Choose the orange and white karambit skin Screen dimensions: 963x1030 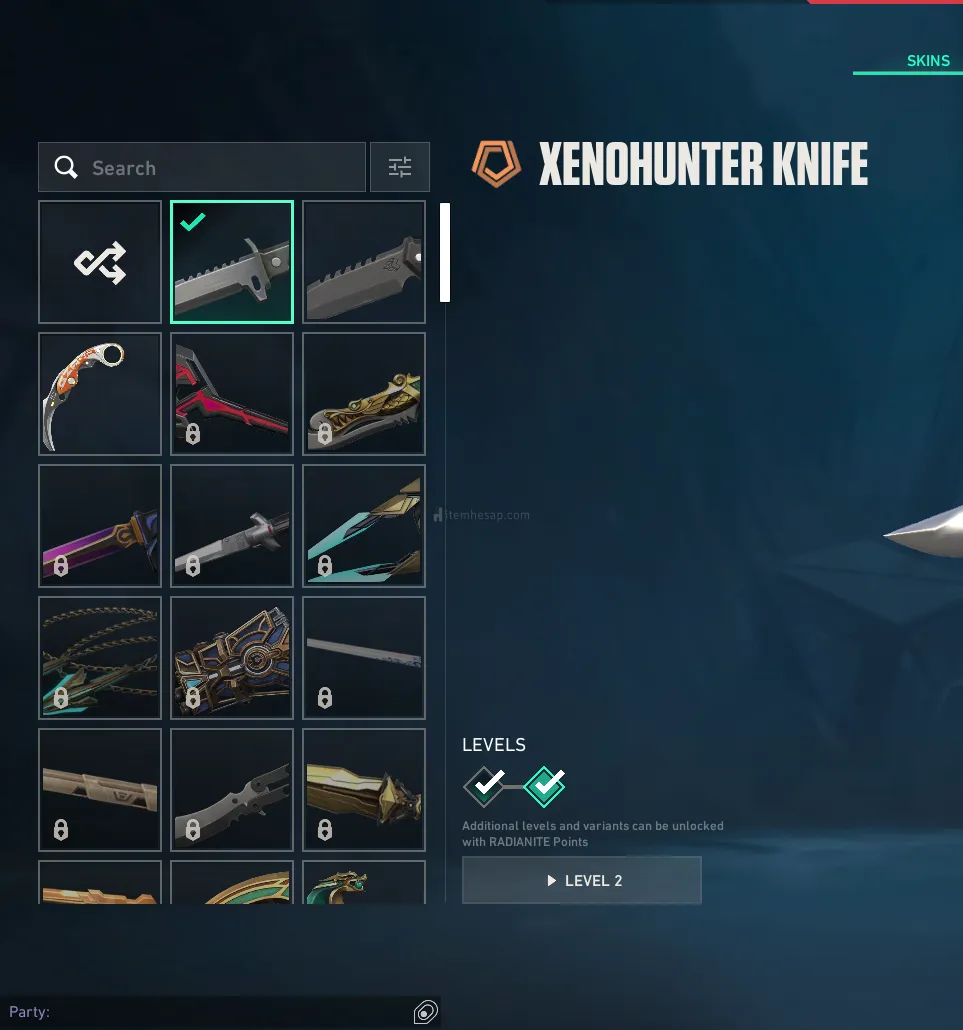[100, 394]
